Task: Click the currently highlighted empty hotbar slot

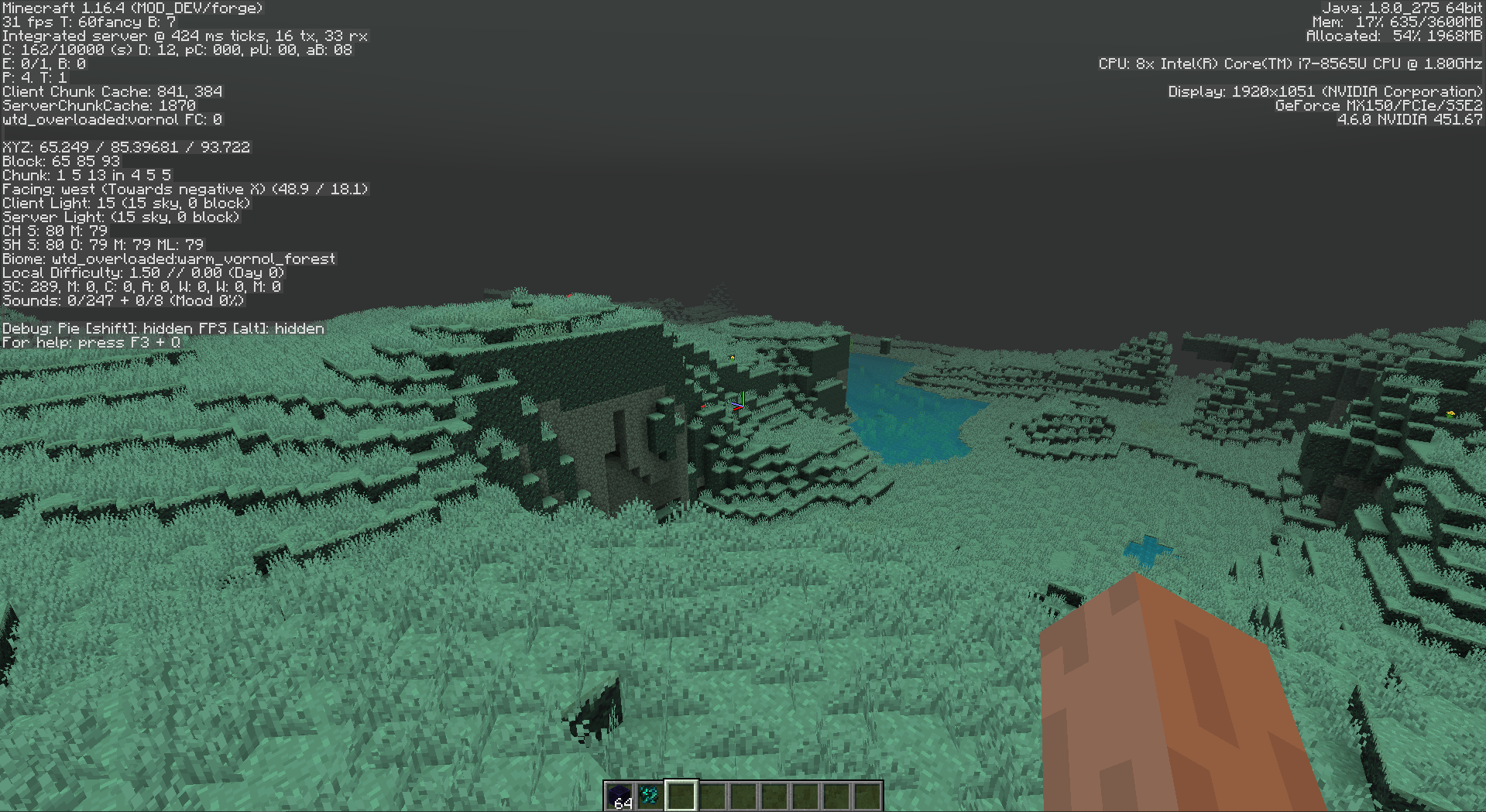Action: 681,793
